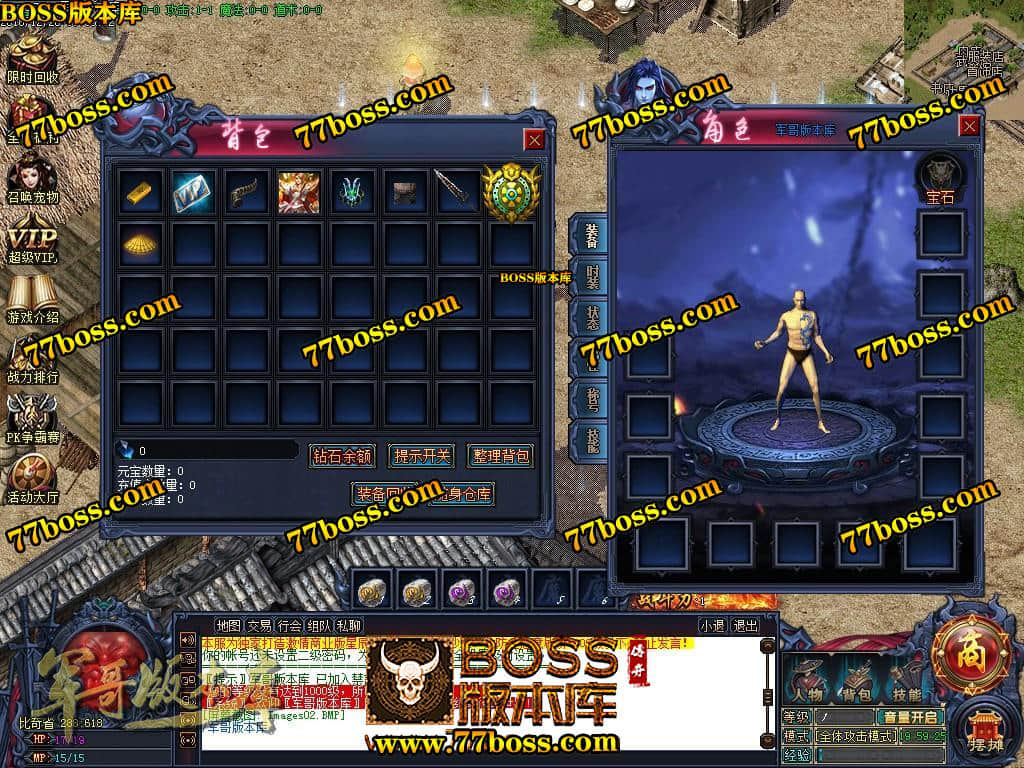Click the 整理背包 sort button
The height and width of the screenshot is (768, 1024).
[500, 456]
